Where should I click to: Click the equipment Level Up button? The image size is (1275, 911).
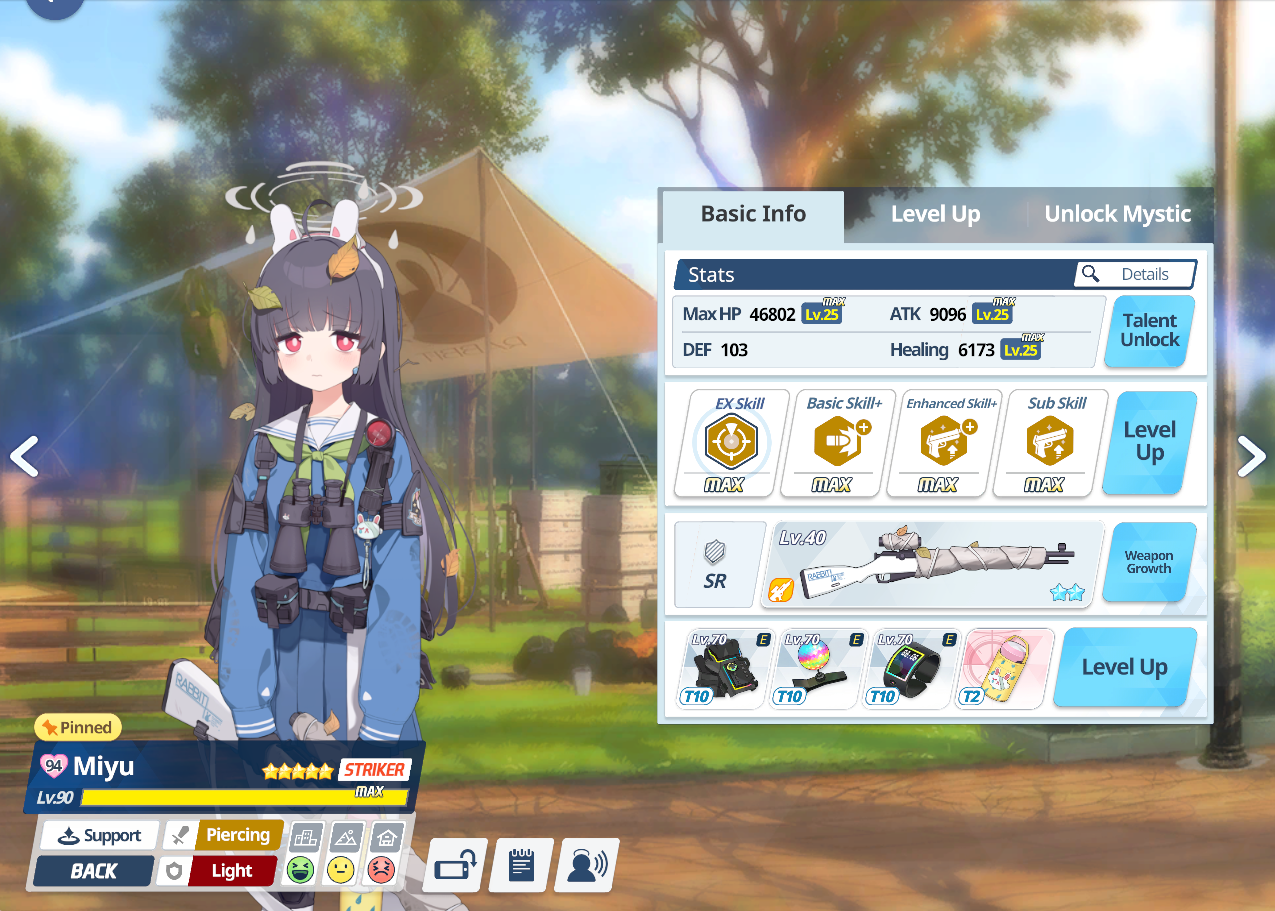point(1124,667)
